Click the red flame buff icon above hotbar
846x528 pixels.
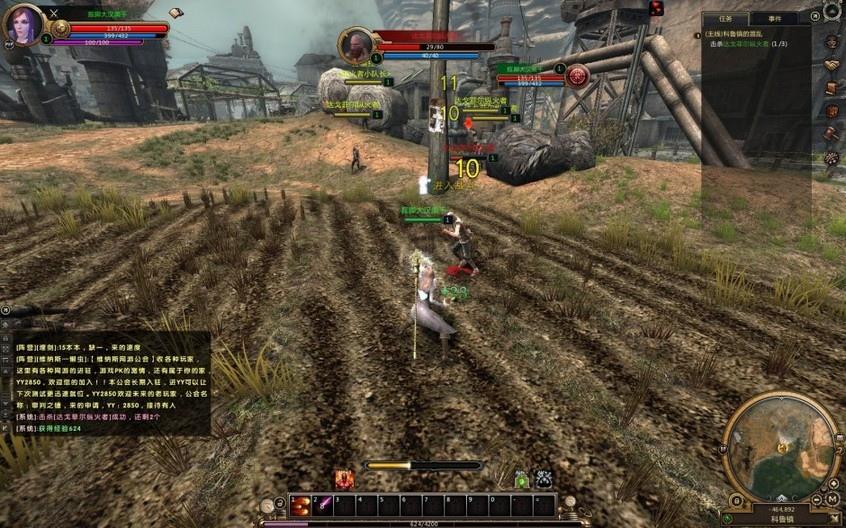[345, 479]
